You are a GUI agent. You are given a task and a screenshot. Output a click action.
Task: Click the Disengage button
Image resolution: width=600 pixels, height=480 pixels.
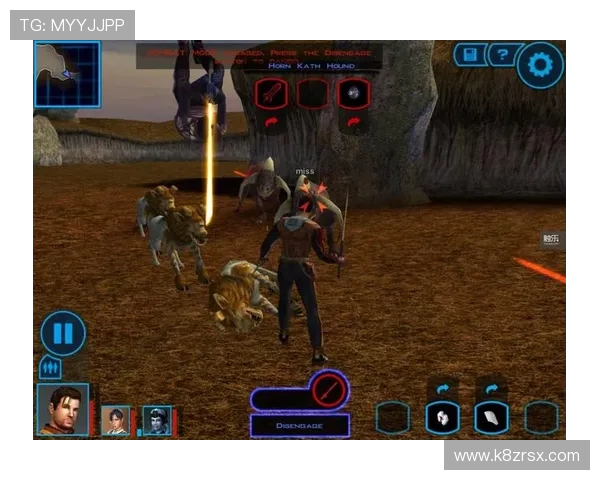click(x=299, y=425)
